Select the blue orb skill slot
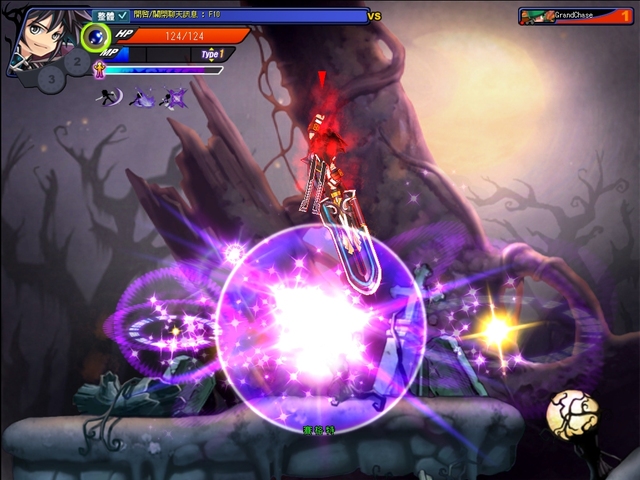The image size is (640, 480). tap(95, 38)
